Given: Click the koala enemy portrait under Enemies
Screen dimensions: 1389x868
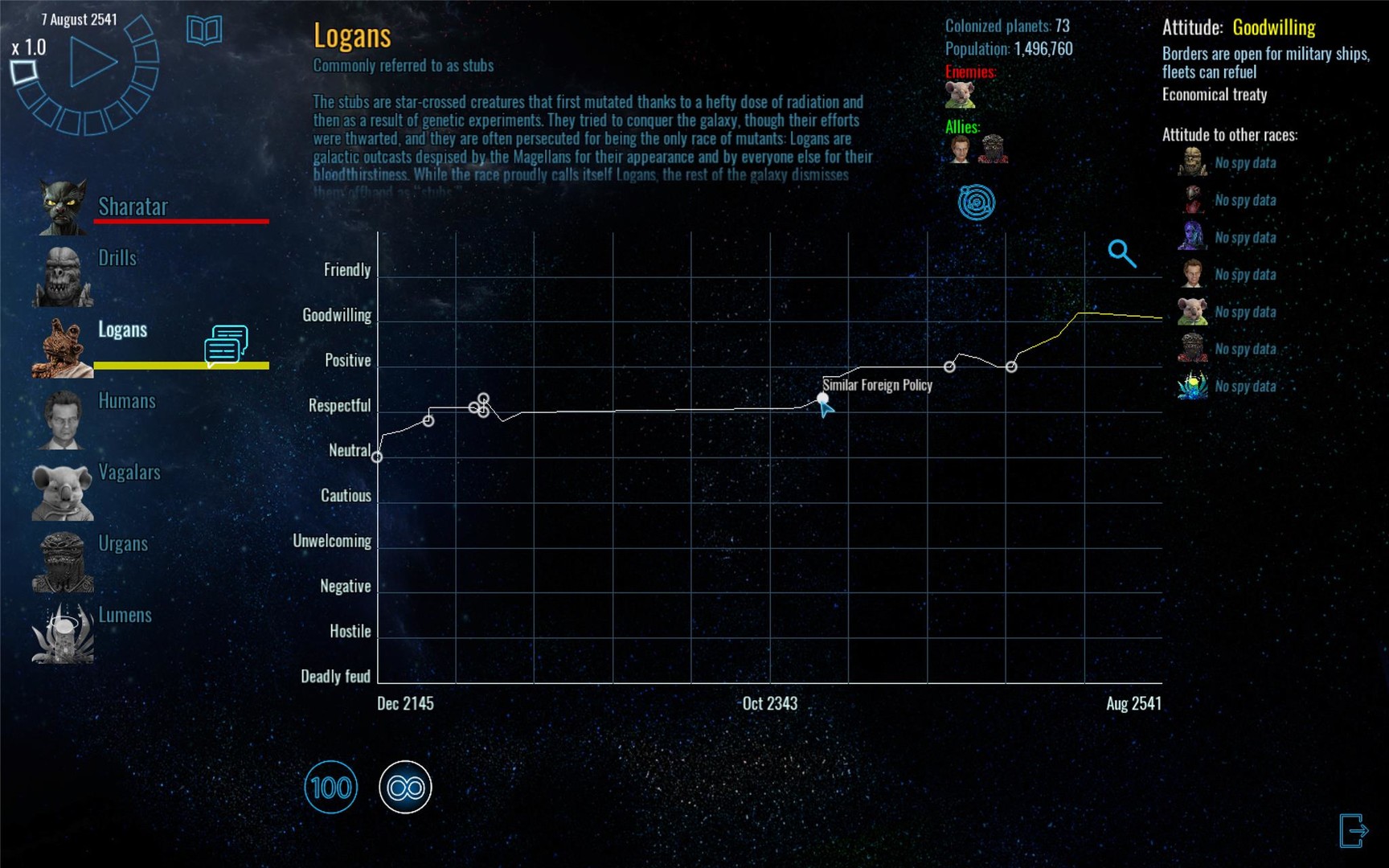Looking at the screenshot, I should point(958,94).
